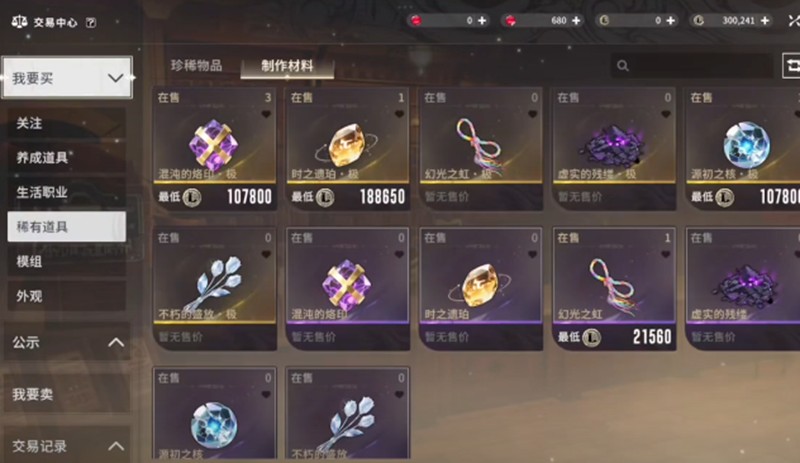Open the help icon beside 交易中心
This screenshot has width=800, height=463.
click(x=91, y=21)
